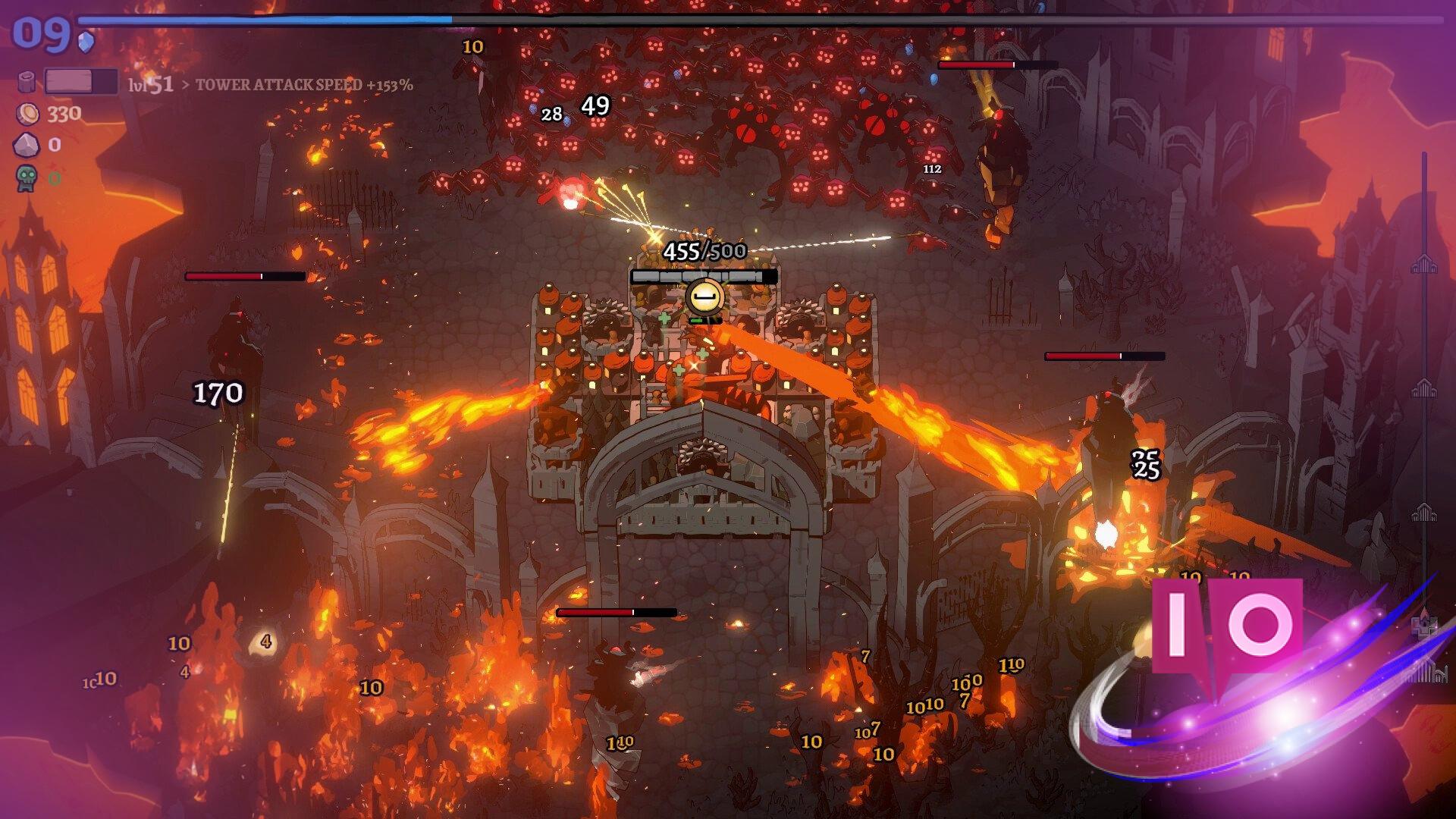Click the green skull counter icon
Screen dimensions: 1456x819
click(x=26, y=178)
